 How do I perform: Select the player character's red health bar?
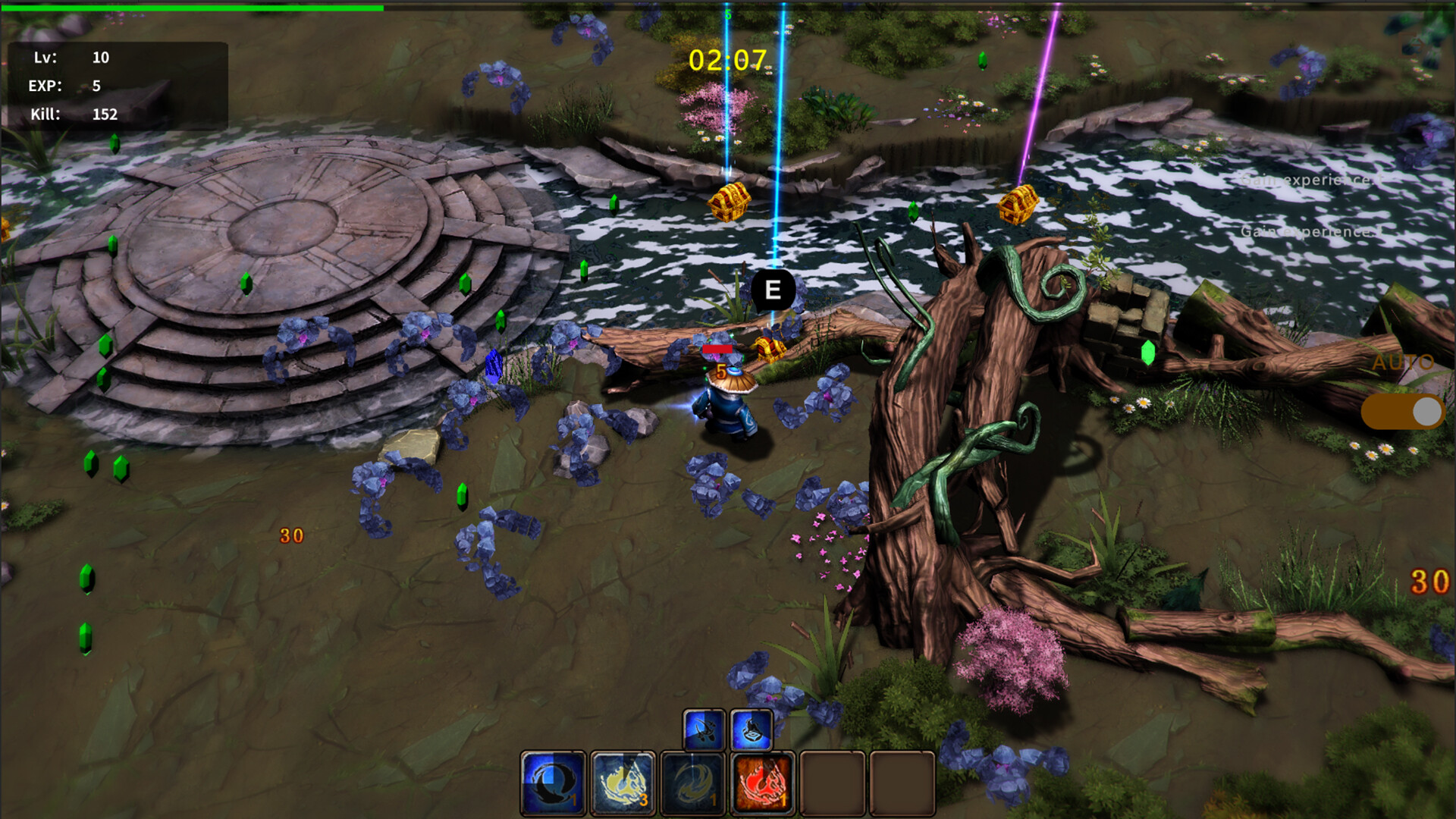pyautogui.click(x=719, y=347)
